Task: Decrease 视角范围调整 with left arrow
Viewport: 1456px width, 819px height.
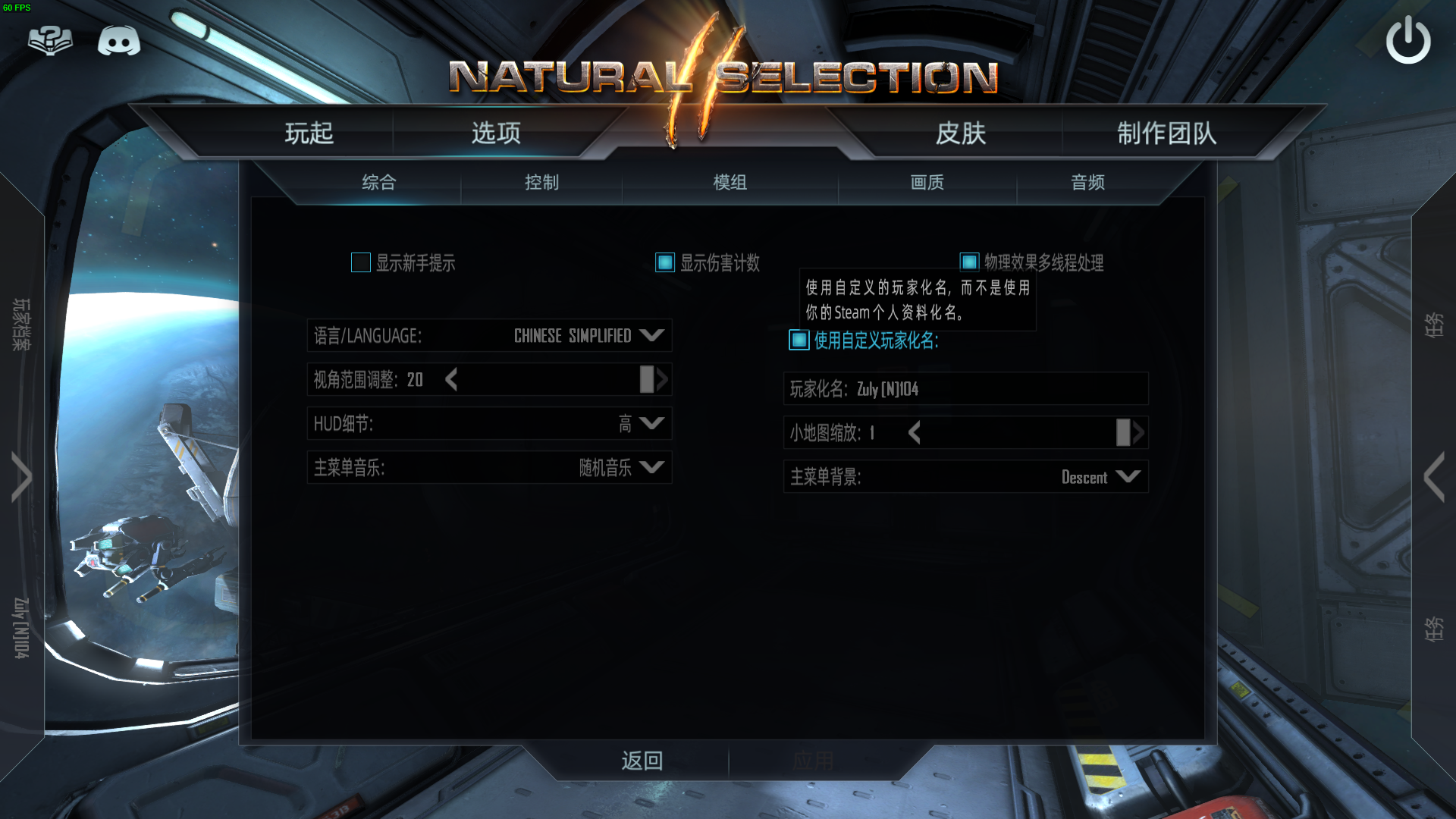Action: (x=452, y=379)
